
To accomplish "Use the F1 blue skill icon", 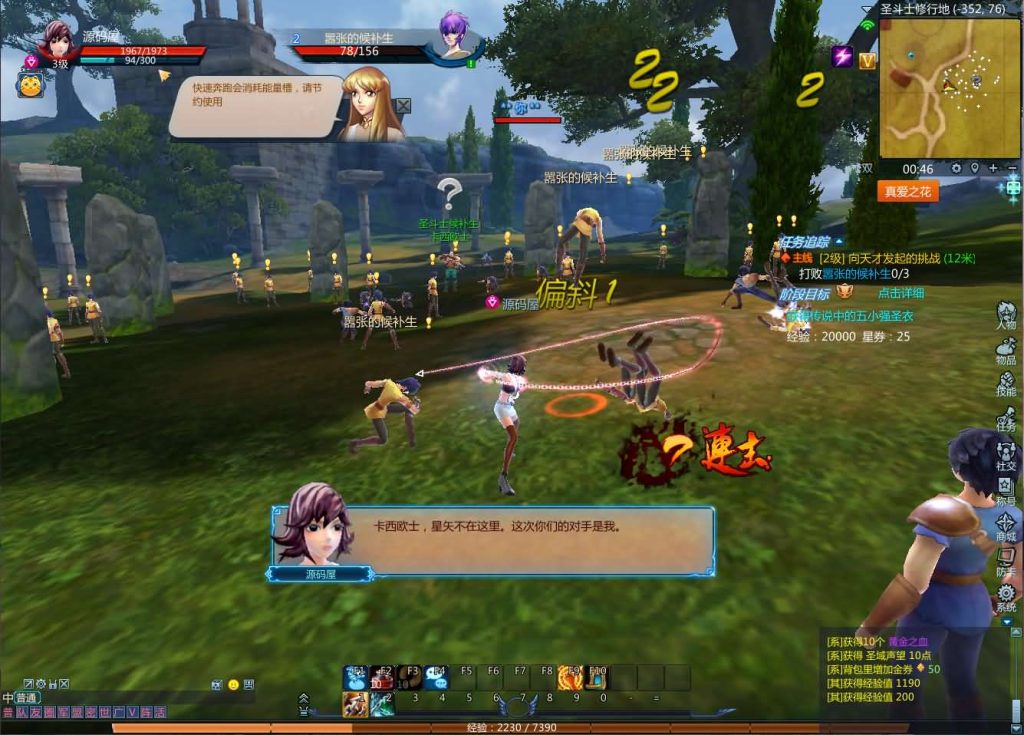I will [x=356, y=678].
